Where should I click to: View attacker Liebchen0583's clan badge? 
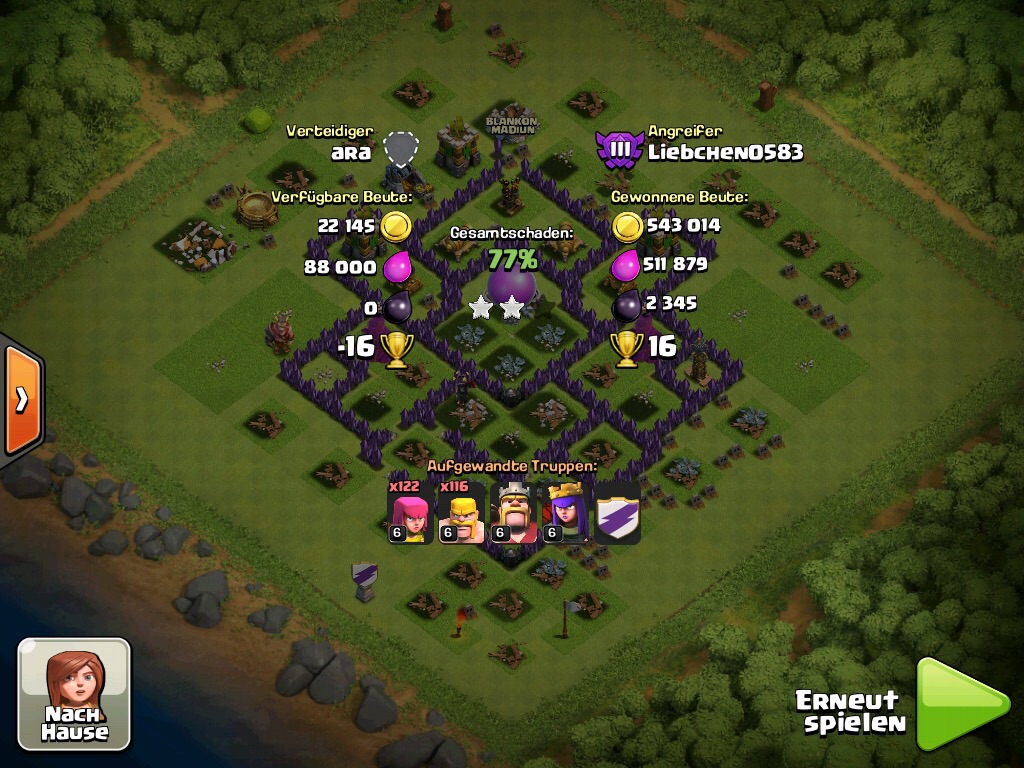pyautogui.click(x=619, y=150)
